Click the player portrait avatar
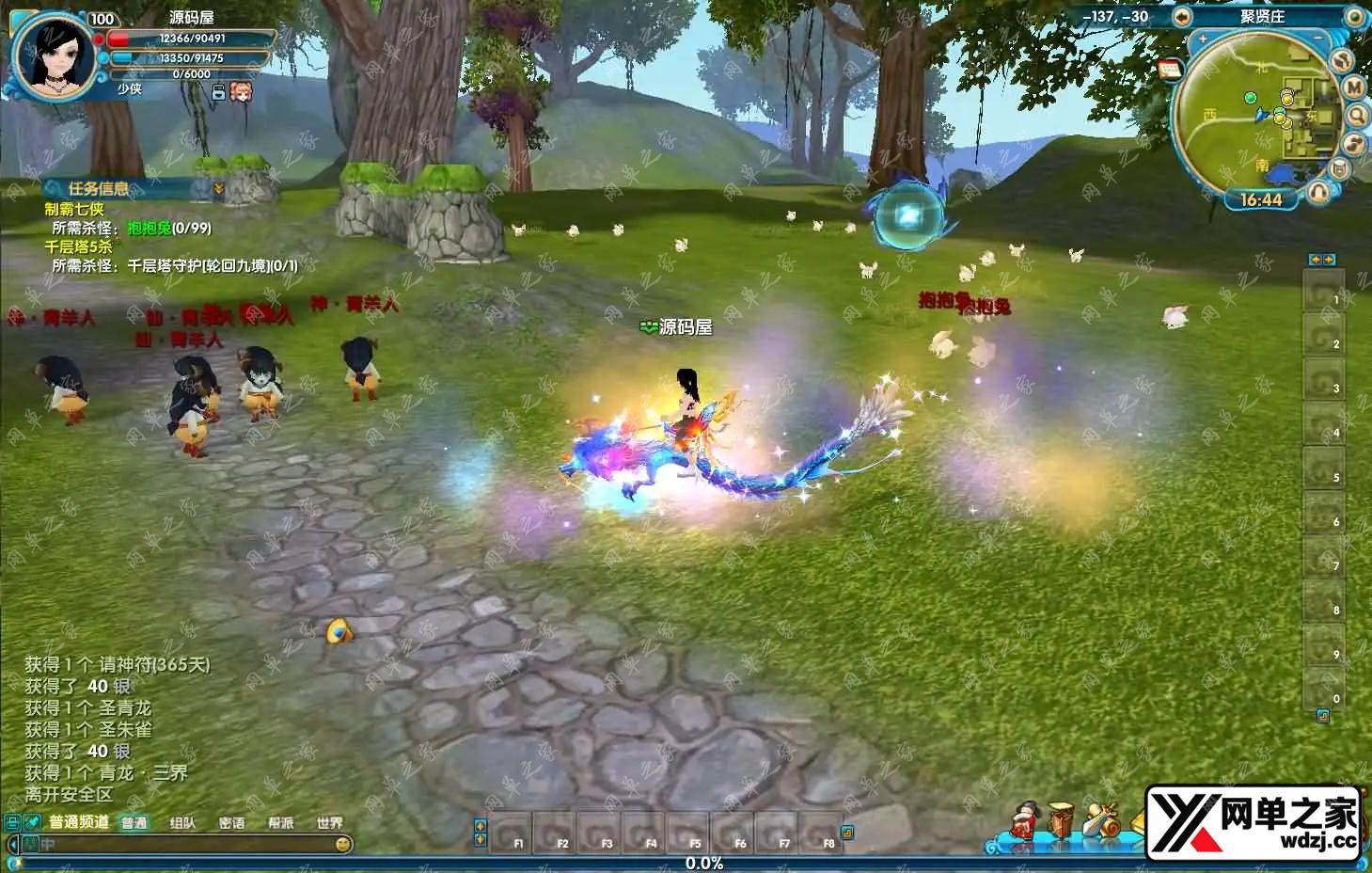Viewport: 1372px width, 873px height. (53, 56)
